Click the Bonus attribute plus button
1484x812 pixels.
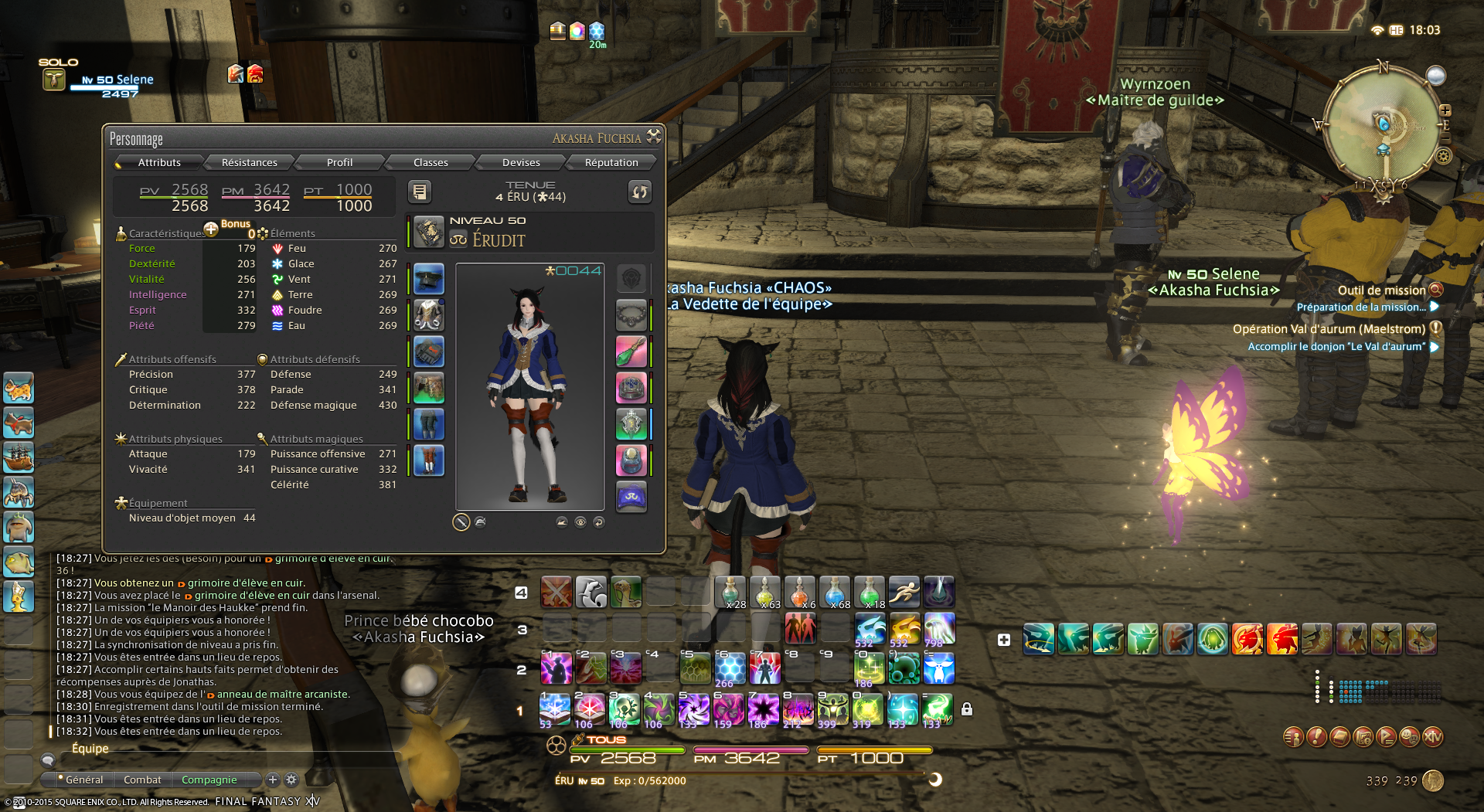click(211, 229)
